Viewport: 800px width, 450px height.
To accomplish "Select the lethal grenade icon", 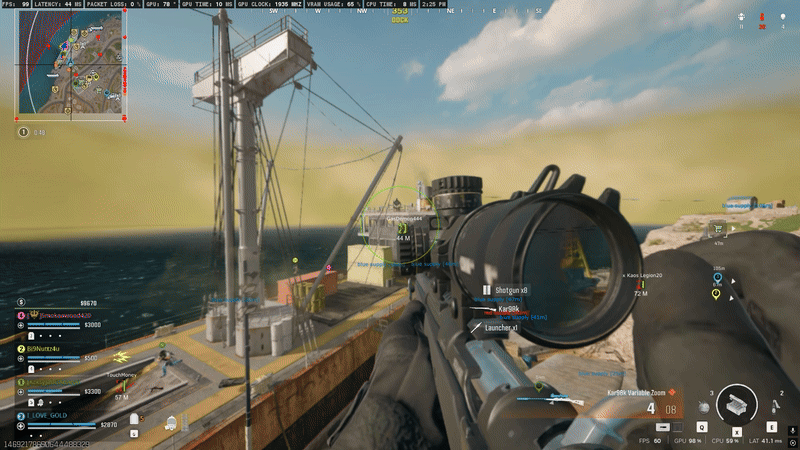I will click(x=704, y=407).
